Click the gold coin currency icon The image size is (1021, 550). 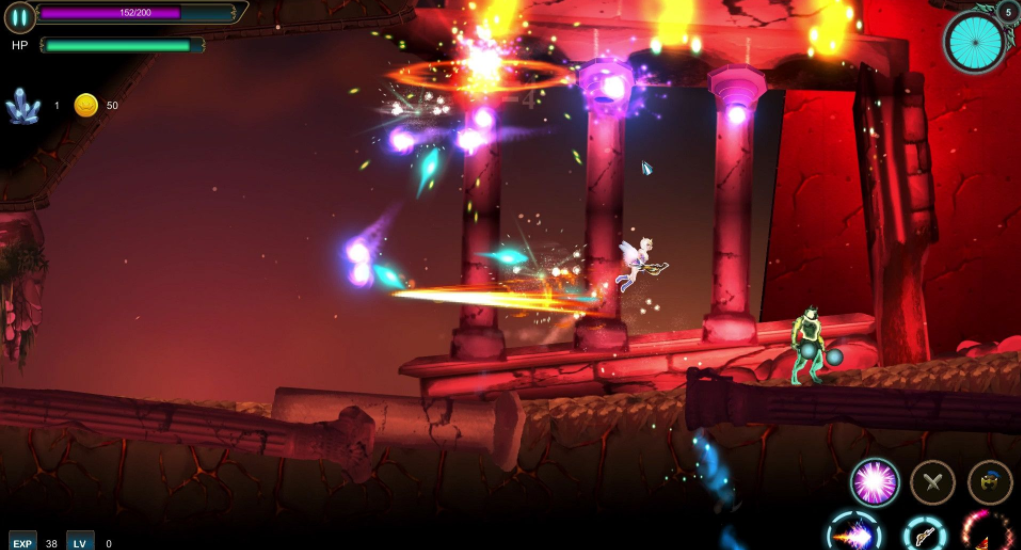86,105
